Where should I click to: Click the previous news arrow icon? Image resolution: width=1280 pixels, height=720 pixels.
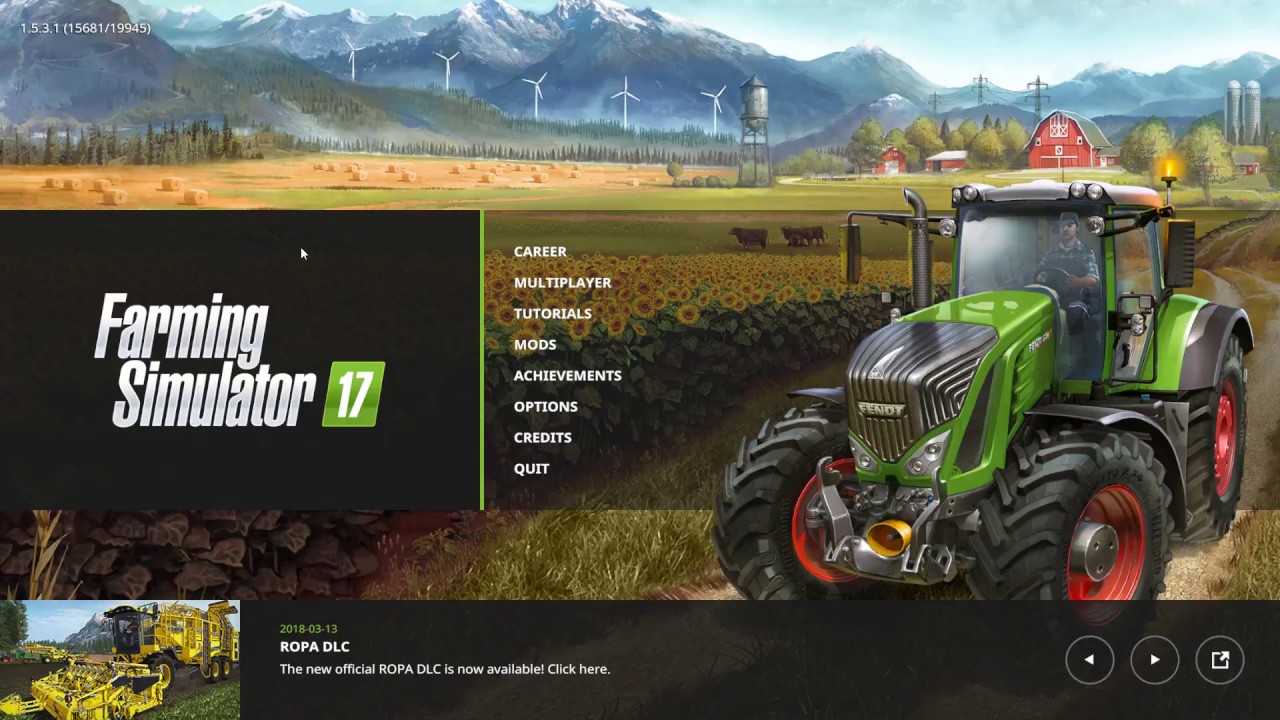click(x=1089, y=660)
